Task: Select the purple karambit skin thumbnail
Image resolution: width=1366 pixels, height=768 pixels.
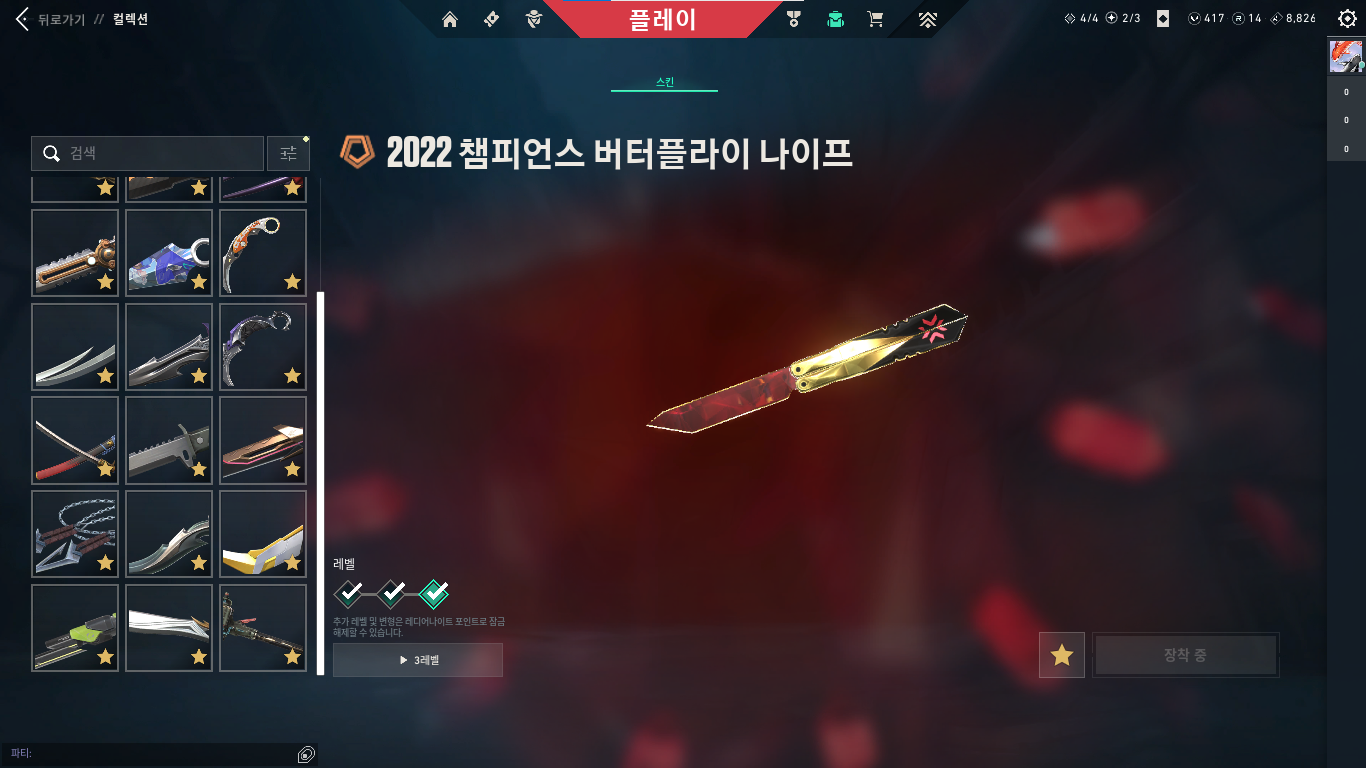Action: (262, 346)
